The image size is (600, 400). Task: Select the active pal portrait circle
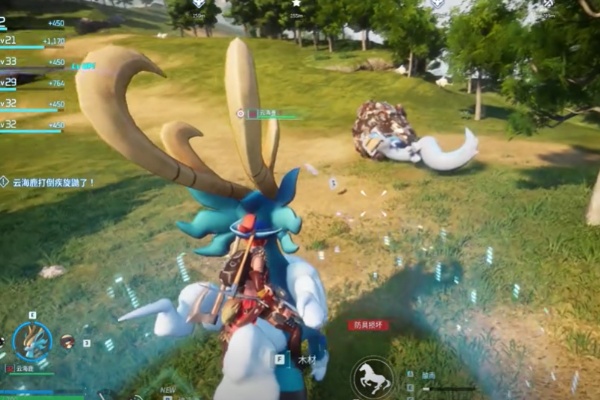point(32,340)
